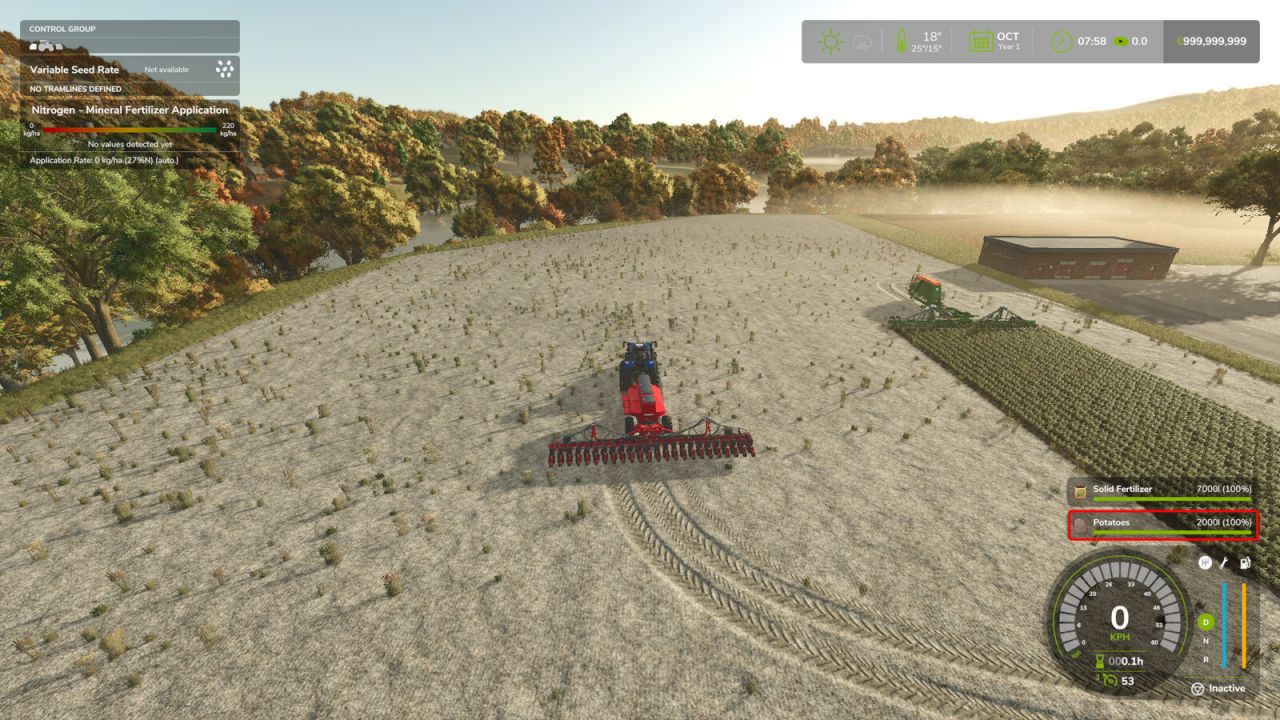Click the clock icon showing 07:58
The width and height of the screenshot is (1280, 720).
(x=1060, y=40)
